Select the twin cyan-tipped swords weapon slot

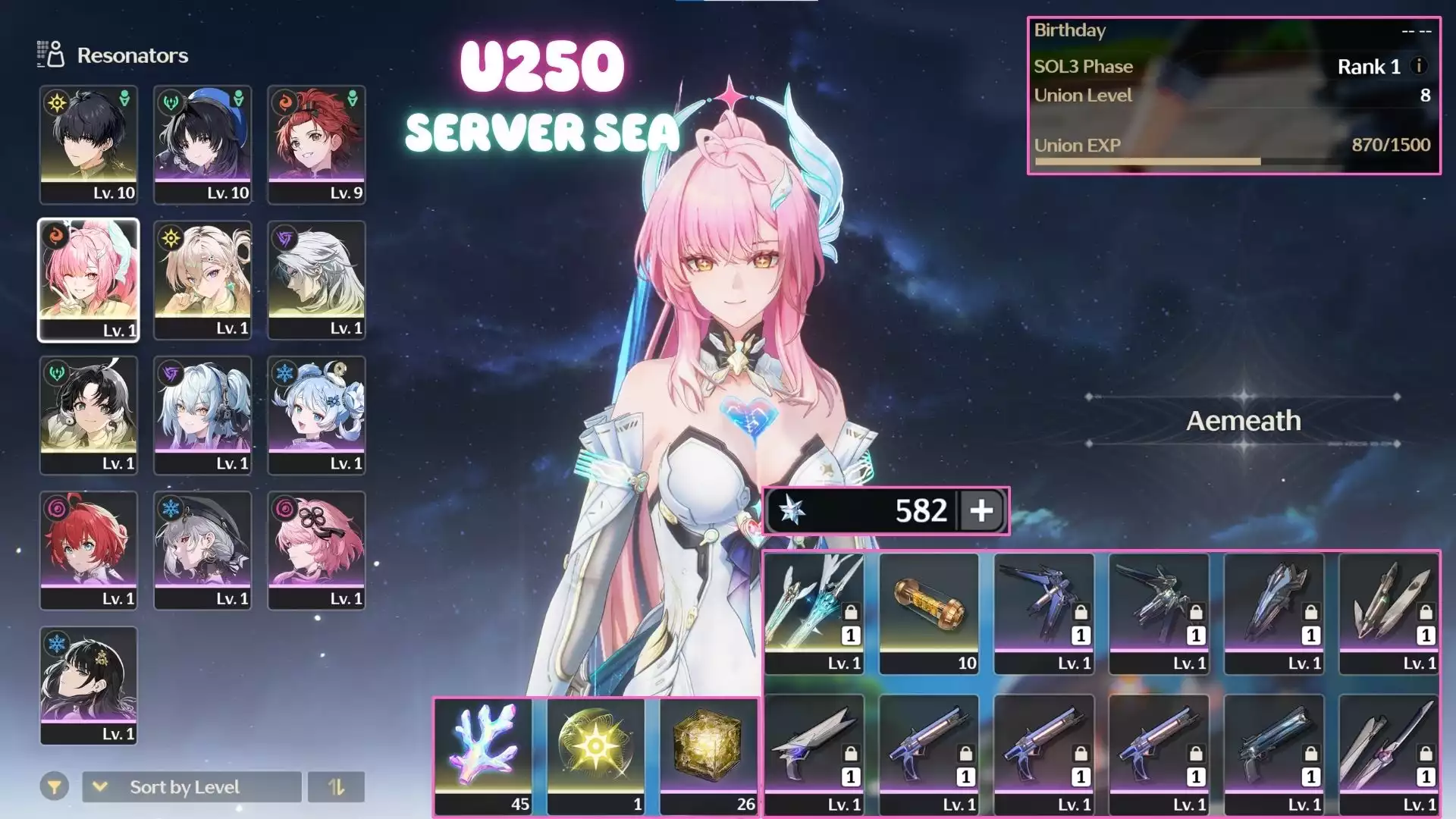pos(814,613)
